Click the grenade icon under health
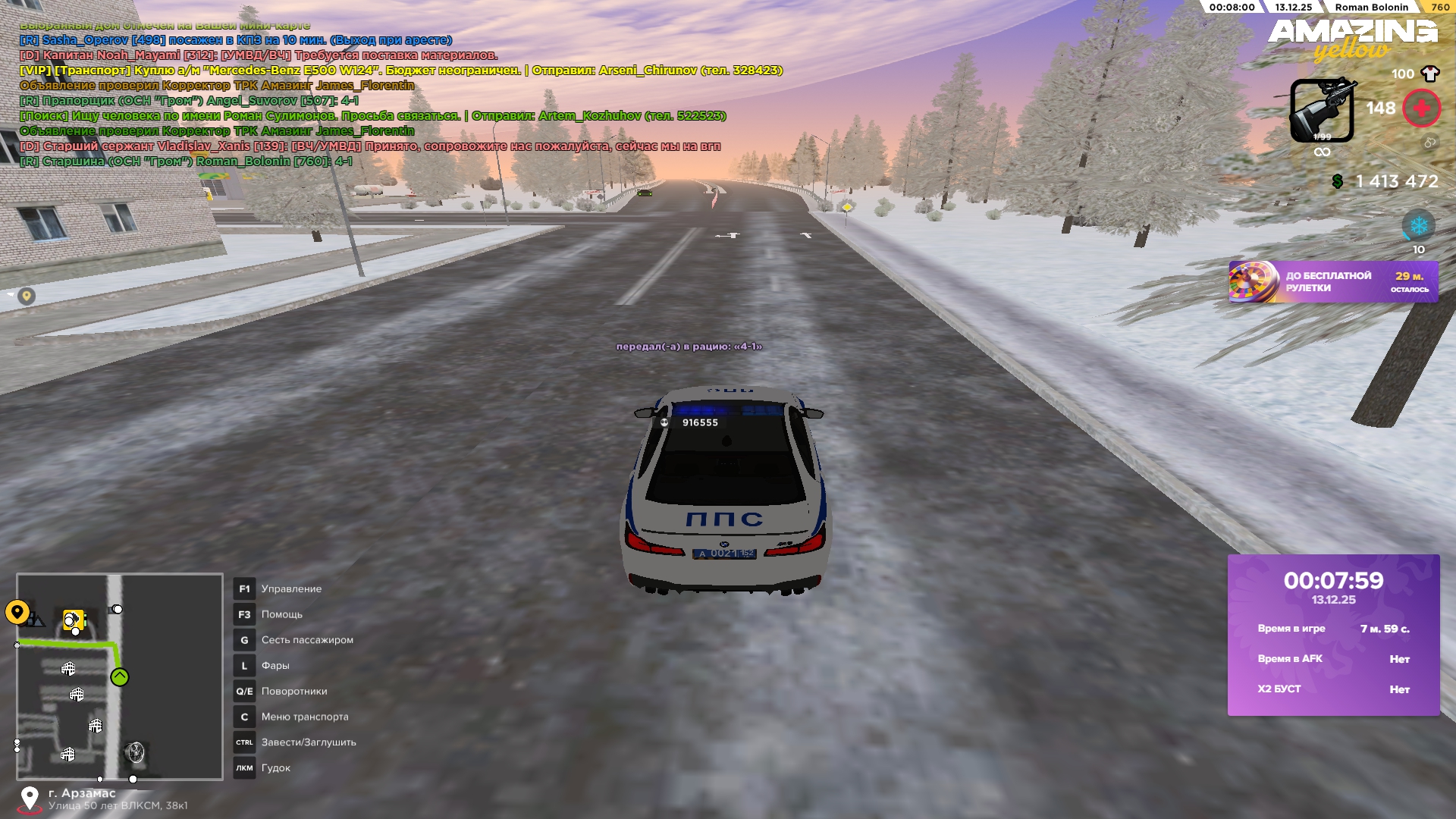Viewport: 1456px width, 819px height. 1429,143
